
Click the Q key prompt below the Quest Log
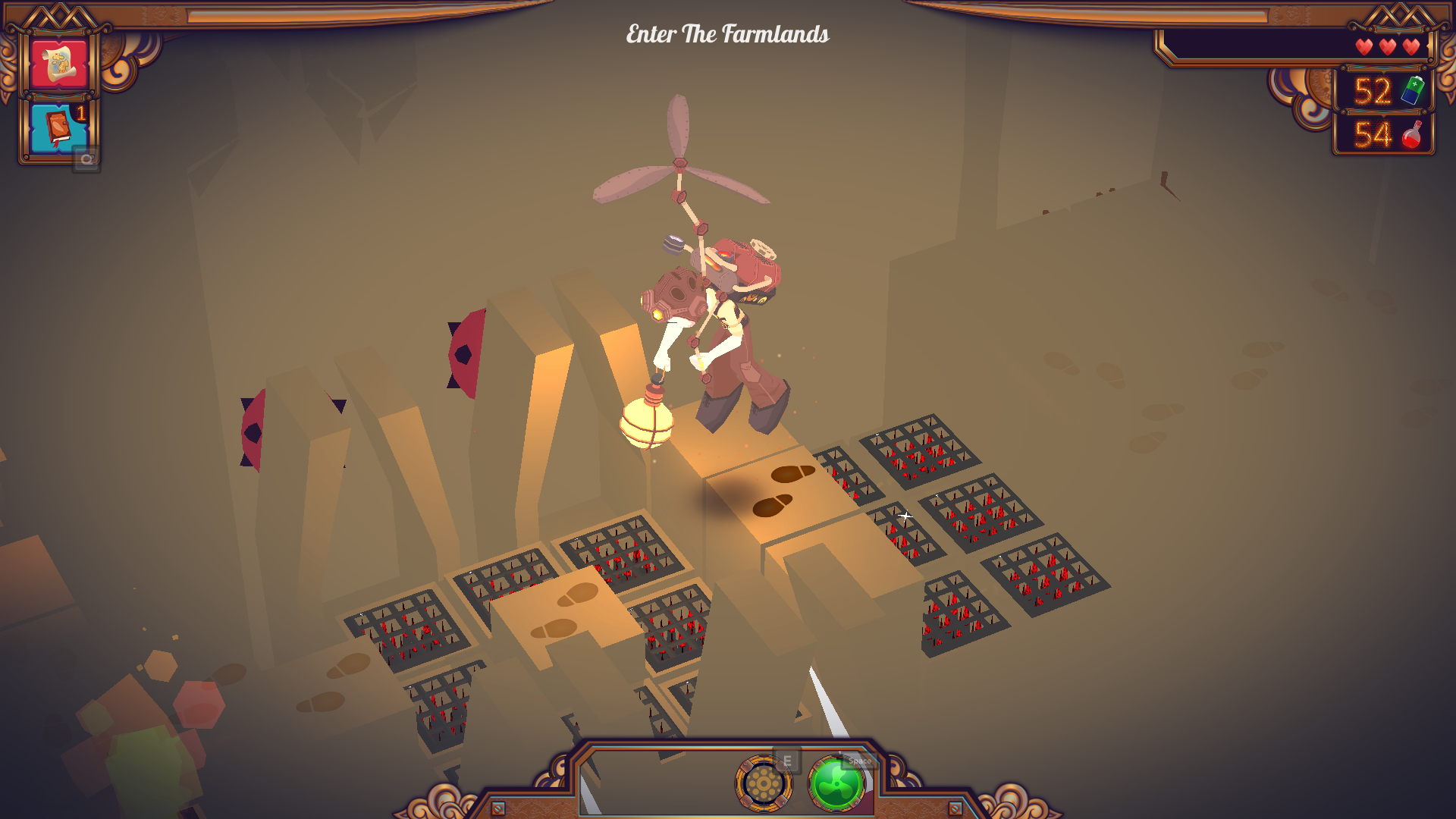tap(87, 158)
